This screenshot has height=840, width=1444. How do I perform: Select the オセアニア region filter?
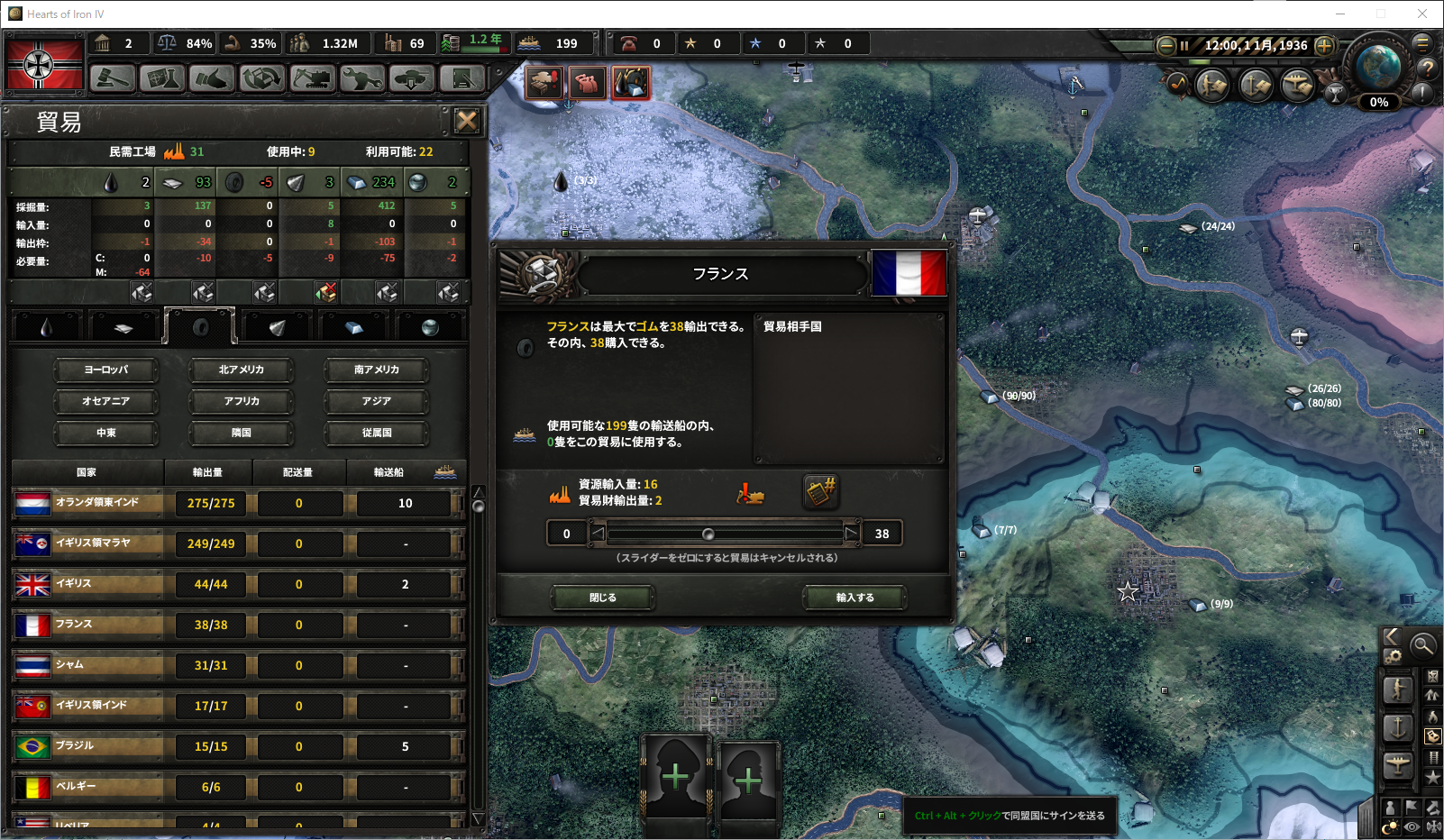[x=106, y=401]
